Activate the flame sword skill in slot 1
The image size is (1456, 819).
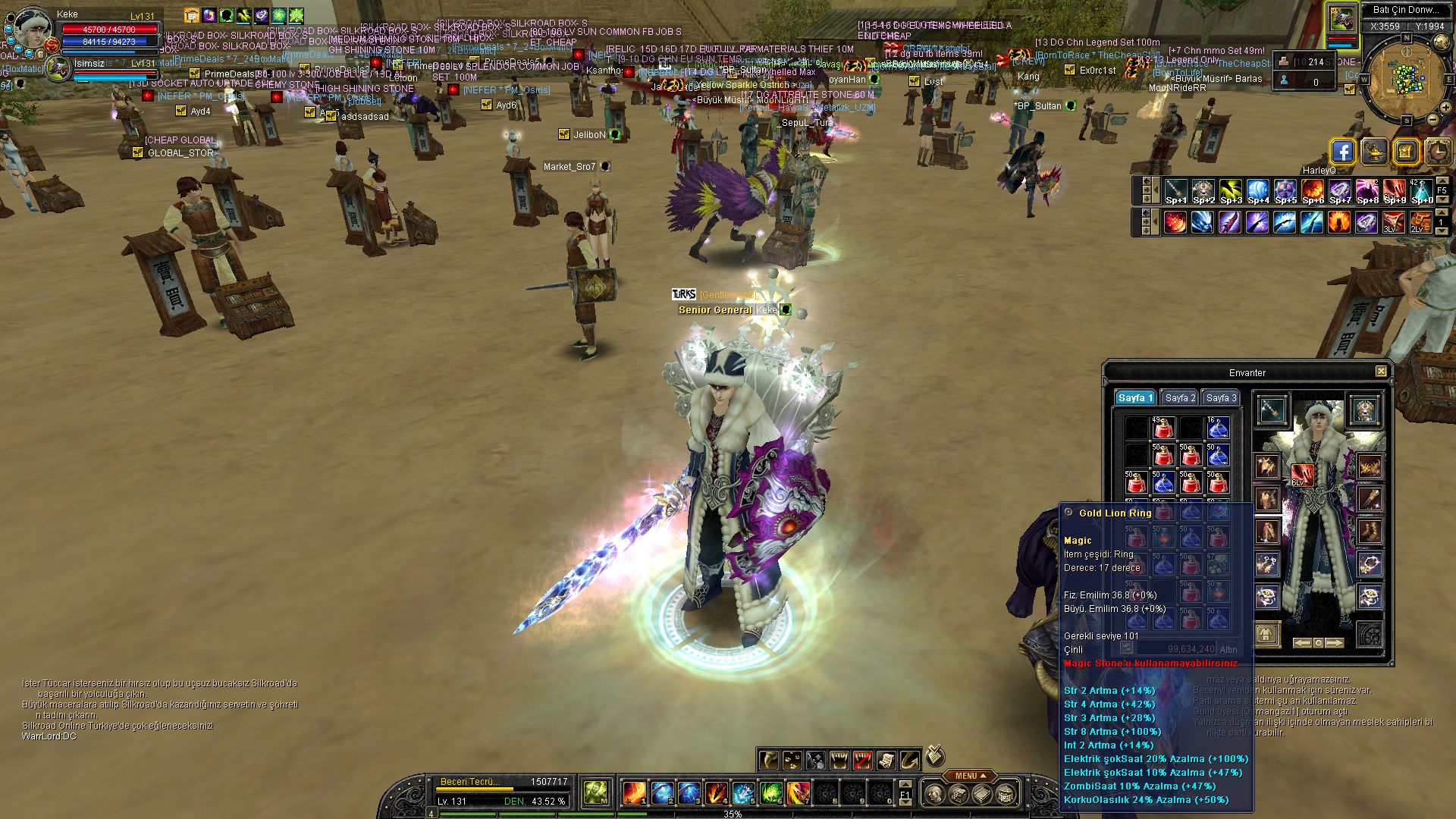coord(634,793)
